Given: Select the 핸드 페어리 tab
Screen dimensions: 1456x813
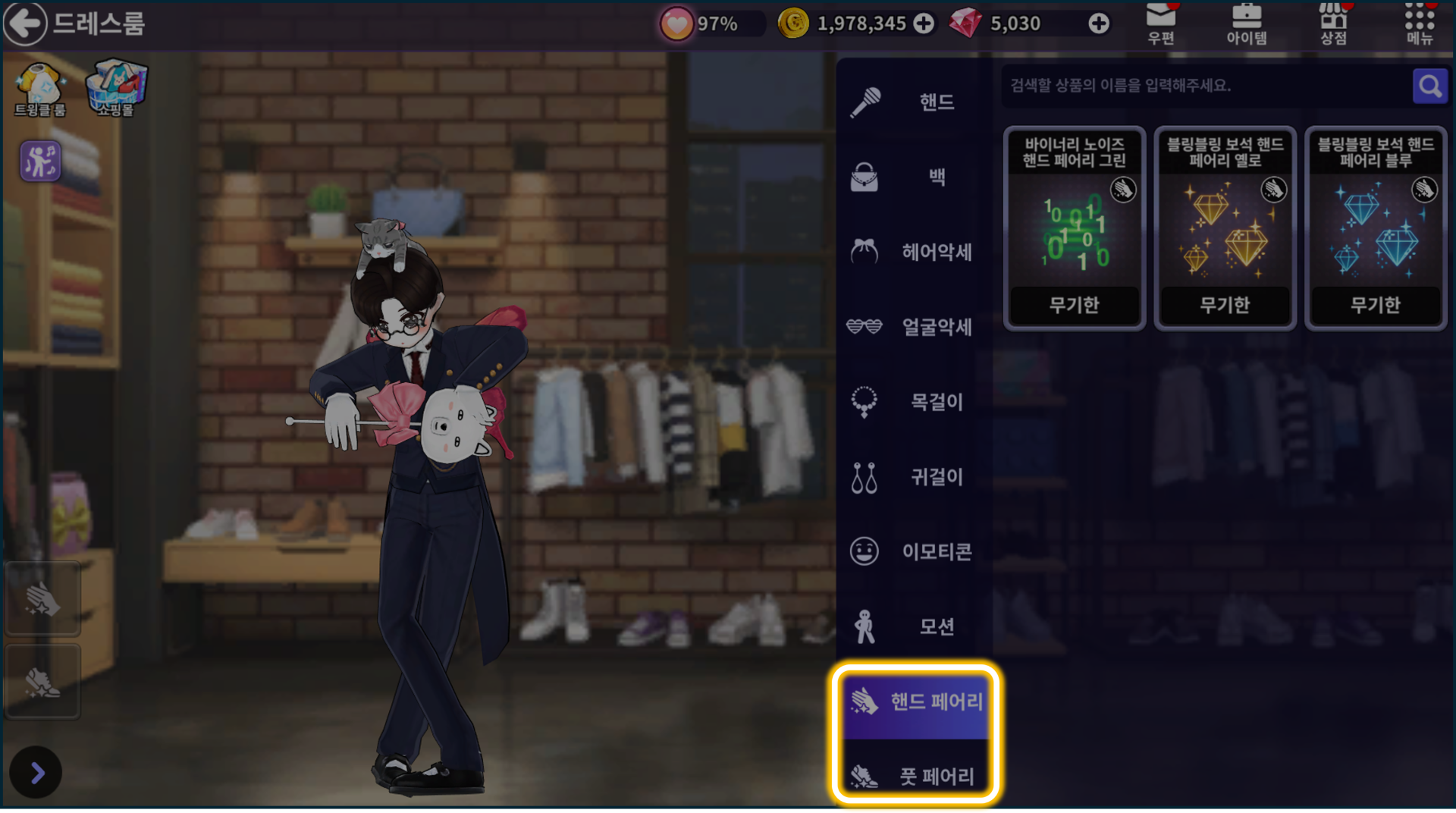Looking at the screenshot, I should (x=916, y=702).
